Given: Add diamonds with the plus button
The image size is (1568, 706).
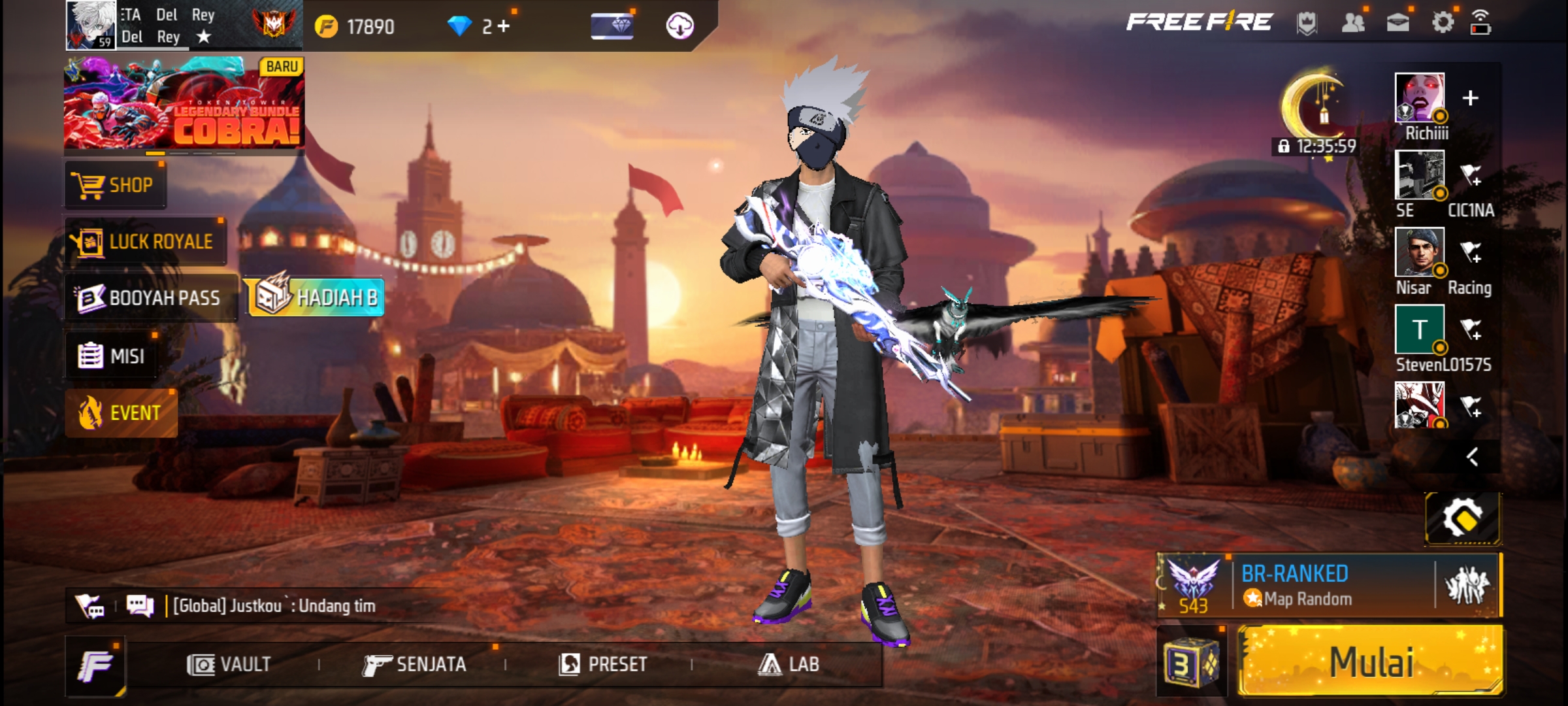Looking at the screenshot, I should point(503,26).
